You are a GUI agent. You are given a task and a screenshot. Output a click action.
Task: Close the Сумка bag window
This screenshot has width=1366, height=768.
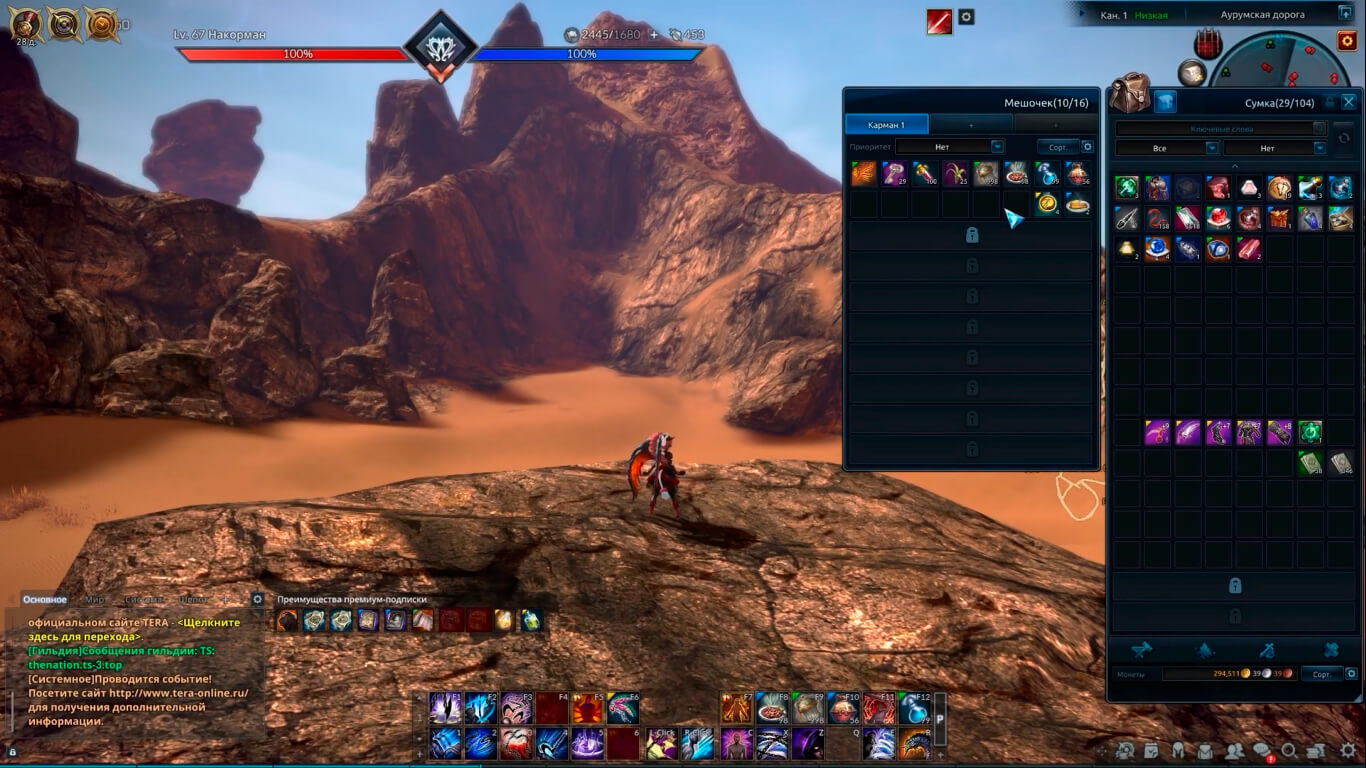pyautogui.click(x=1348, y=102)
